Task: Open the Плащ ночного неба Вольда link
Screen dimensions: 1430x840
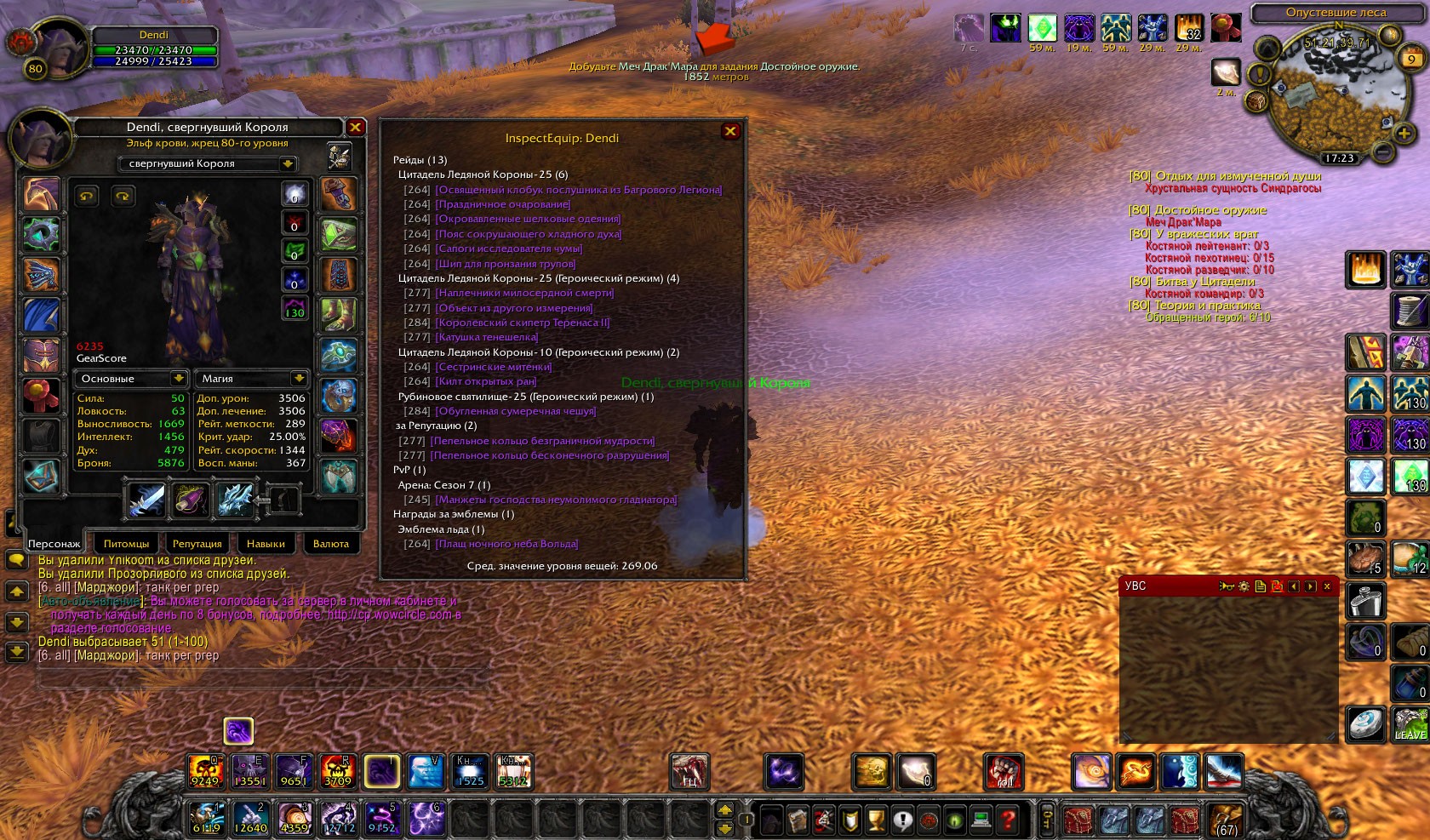Action: pos(506,544)
